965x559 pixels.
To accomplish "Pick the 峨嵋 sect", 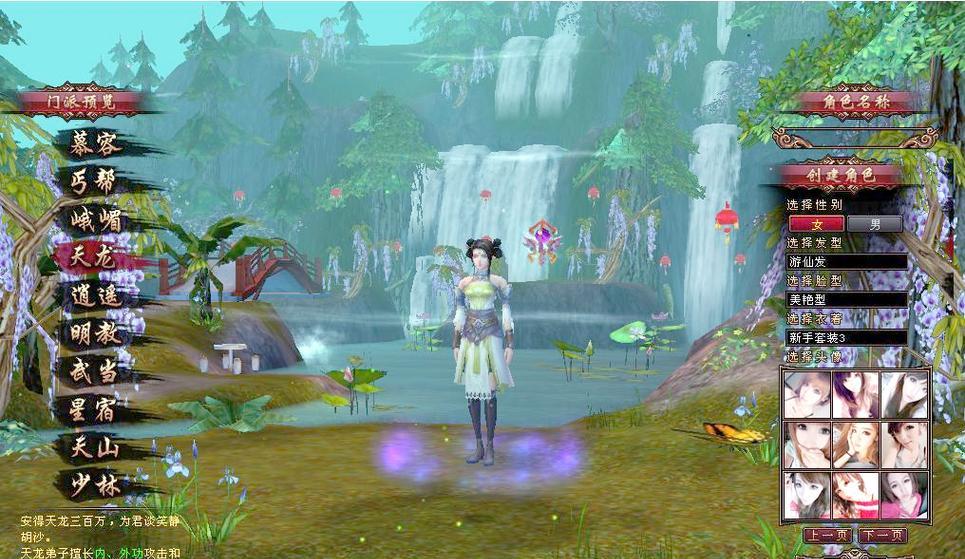I will pos(96,220).
